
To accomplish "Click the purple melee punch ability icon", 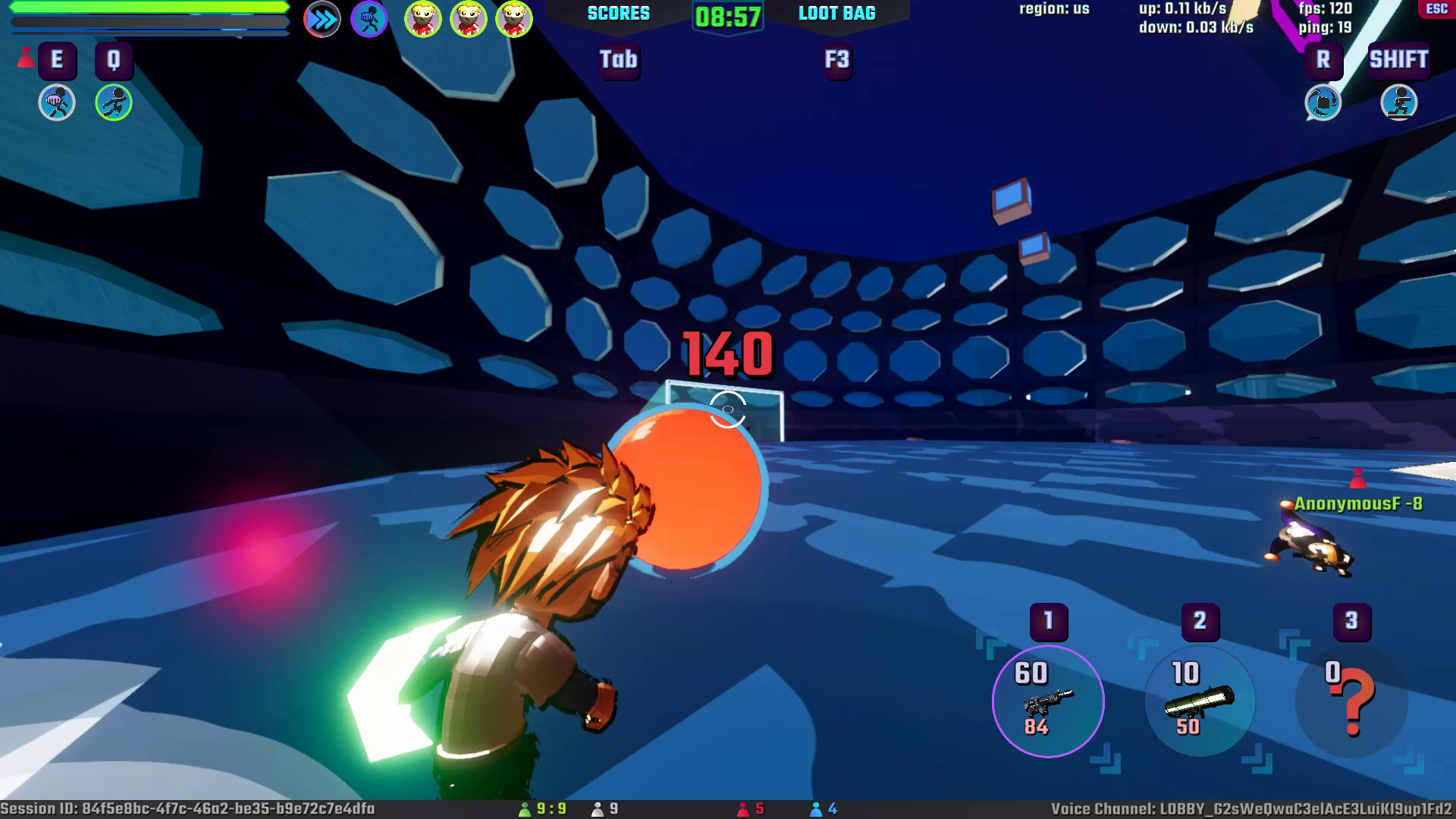I will coord(369,18).
